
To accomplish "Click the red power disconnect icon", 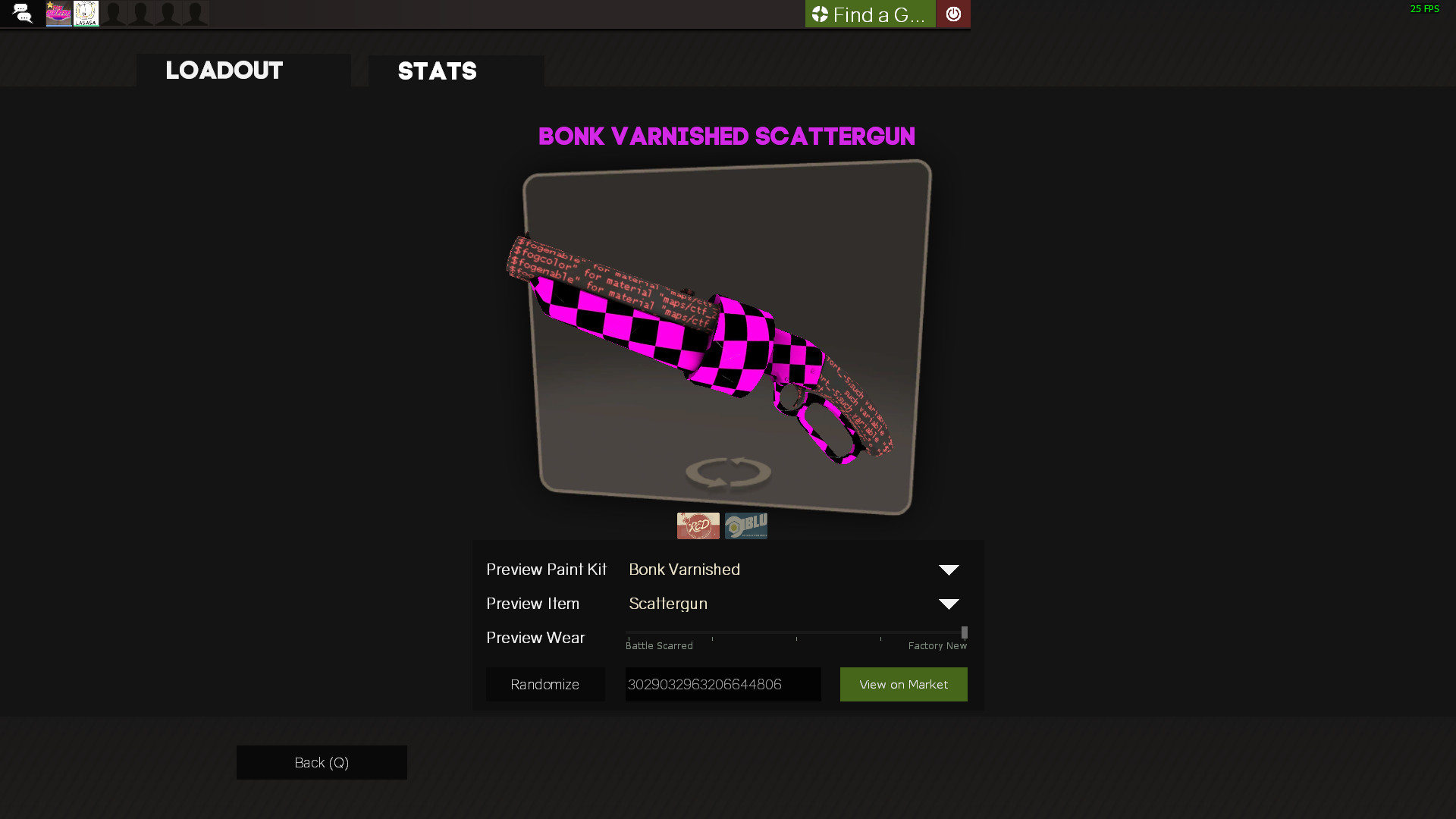I will [953, 13].
